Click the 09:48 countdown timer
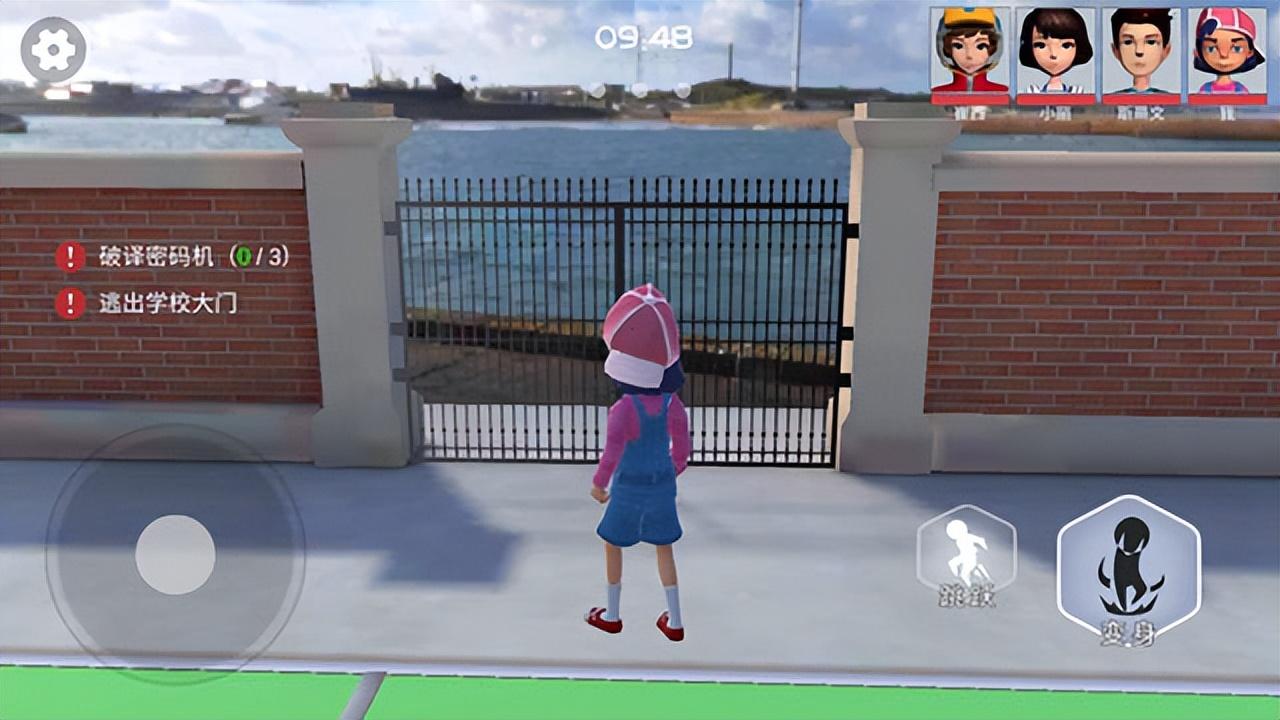 (x=643, y=38)
